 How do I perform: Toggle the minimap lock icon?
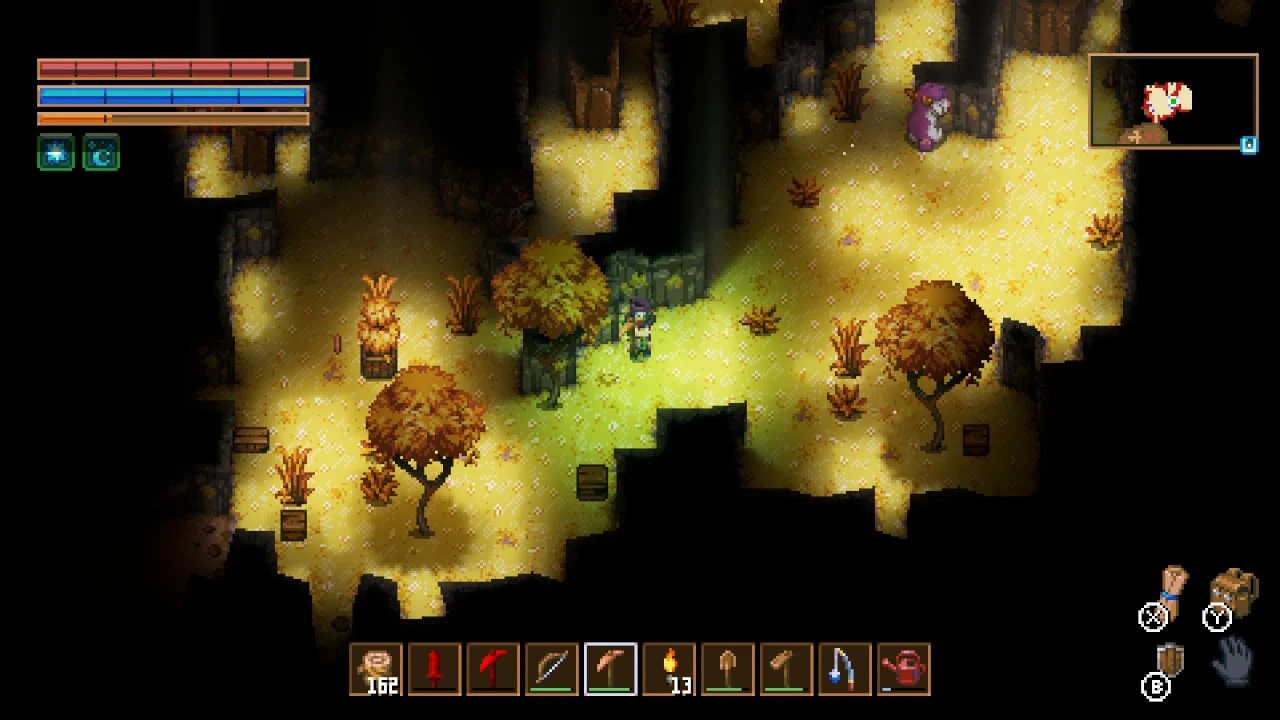pyautogui.click(x=1249, y=145)
